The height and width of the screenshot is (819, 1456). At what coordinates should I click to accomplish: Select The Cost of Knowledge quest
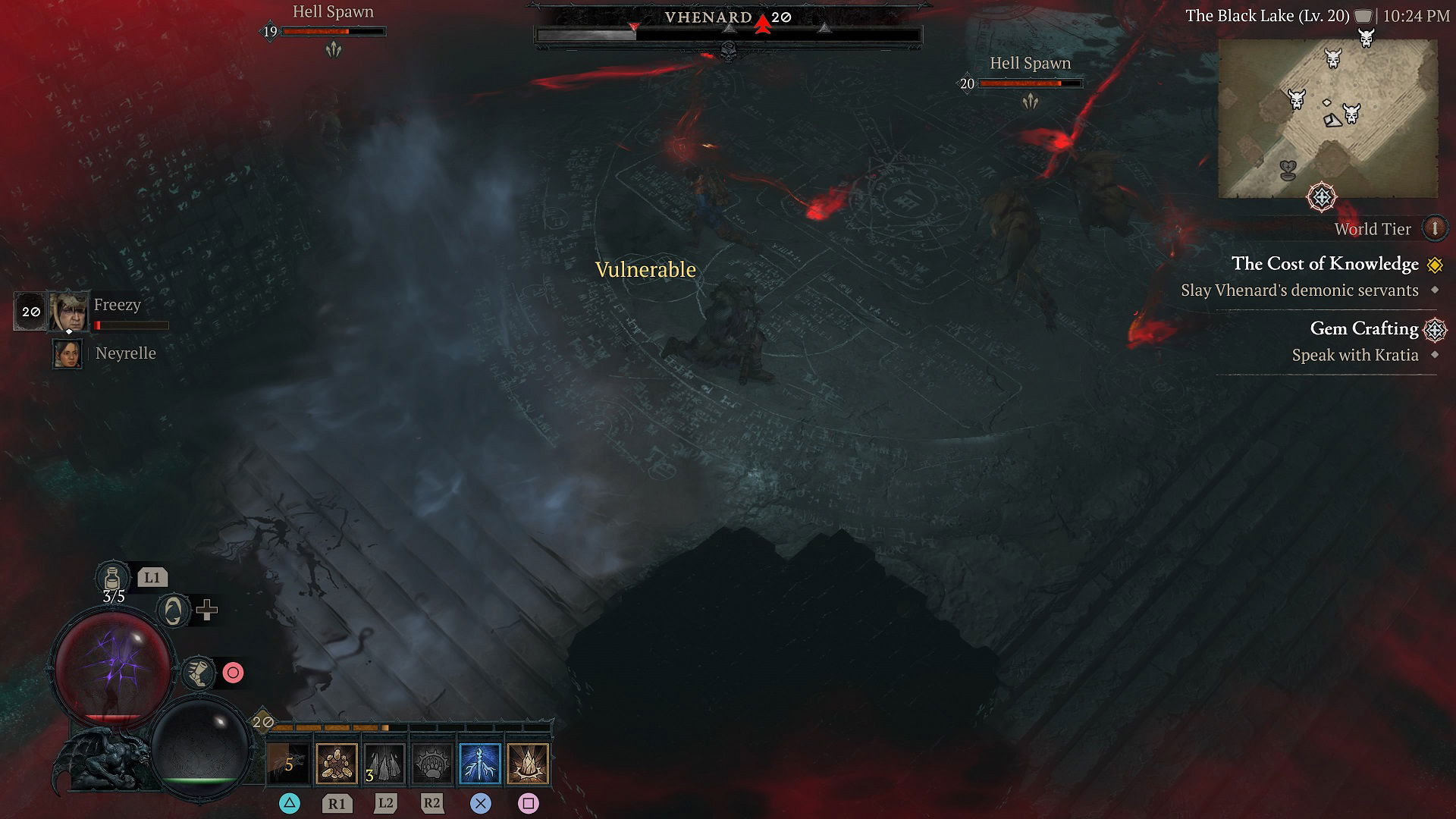[1324, 264]
